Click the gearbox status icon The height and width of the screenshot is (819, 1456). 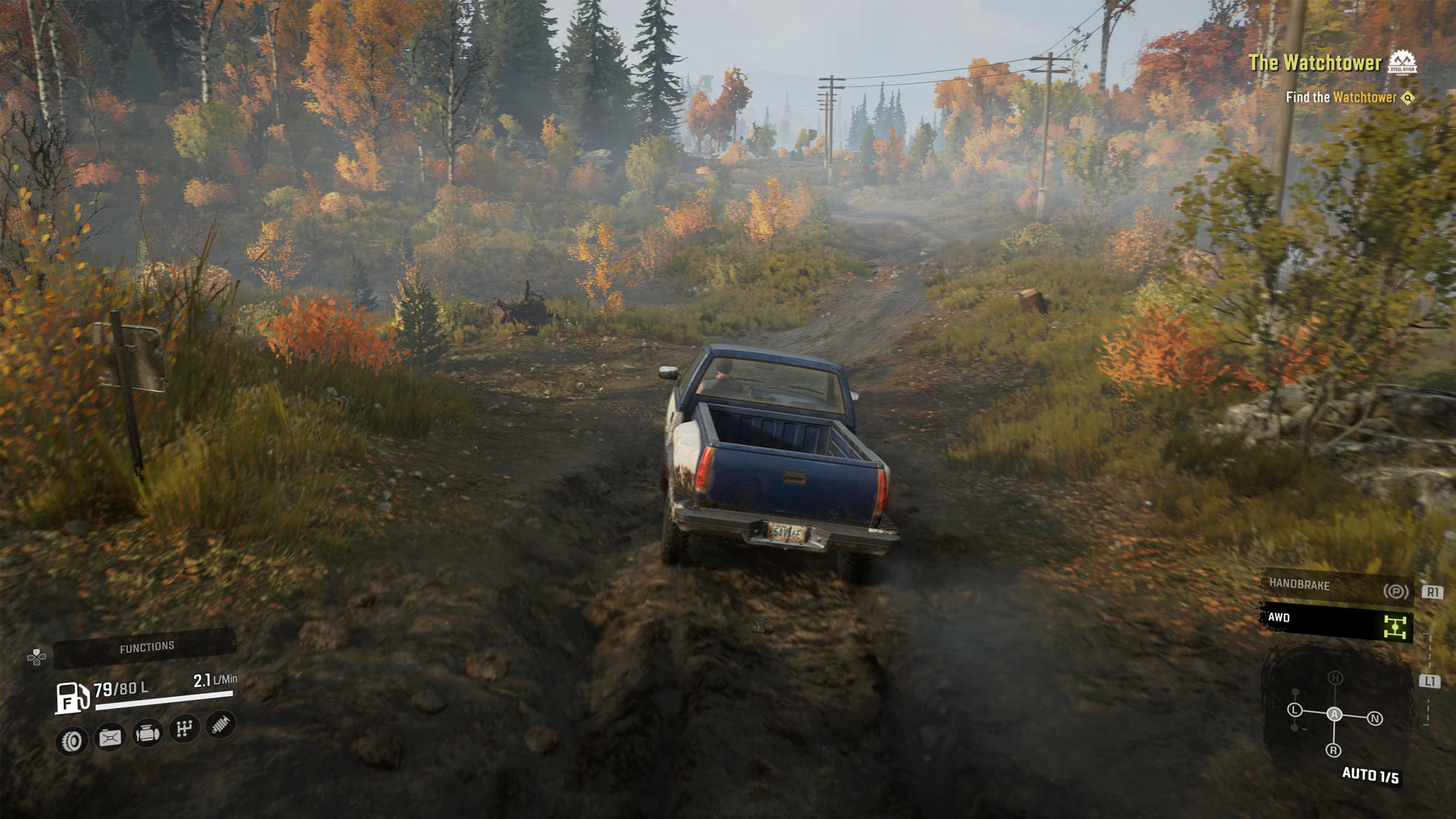pyautogui.click(x=184, y=730)
